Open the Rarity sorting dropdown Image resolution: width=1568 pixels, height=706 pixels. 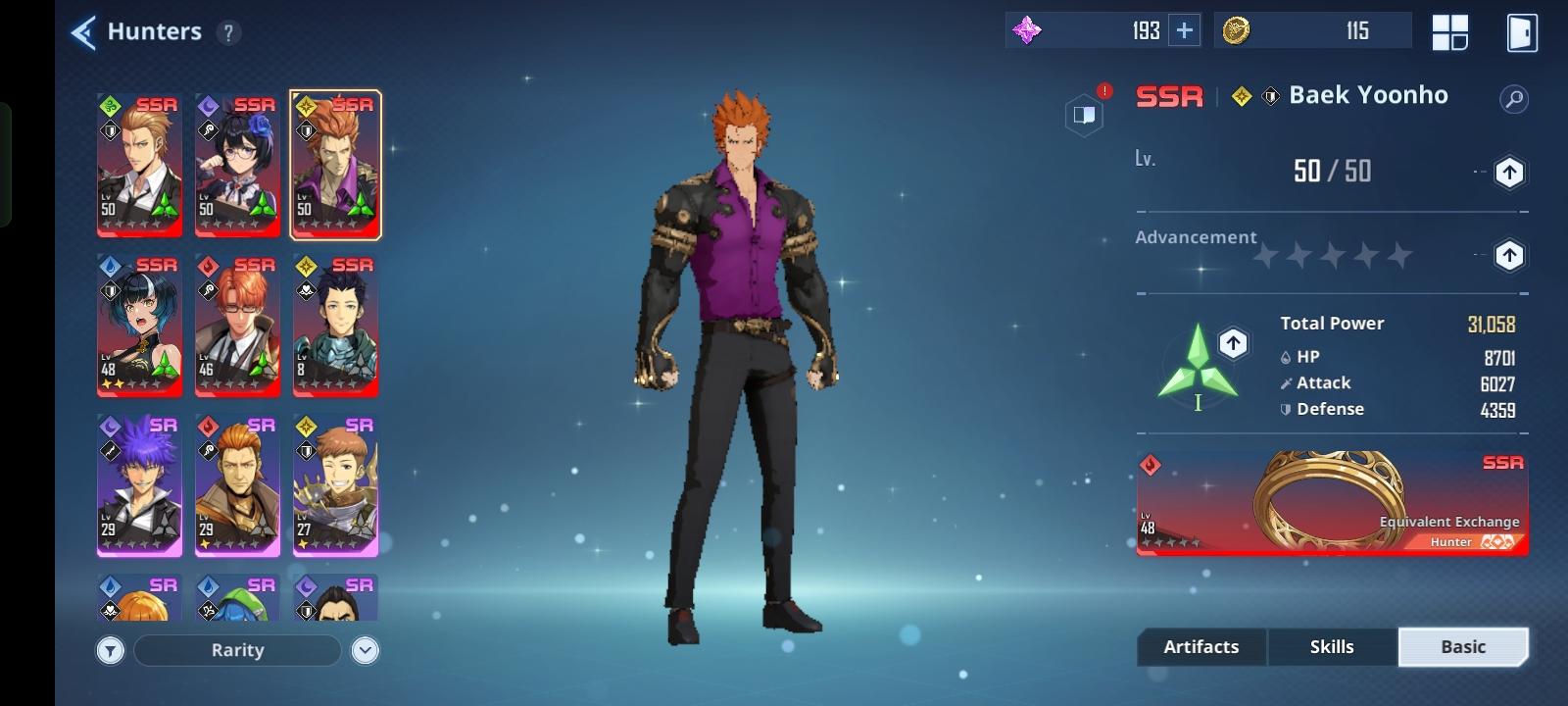(x=237, y=650)
